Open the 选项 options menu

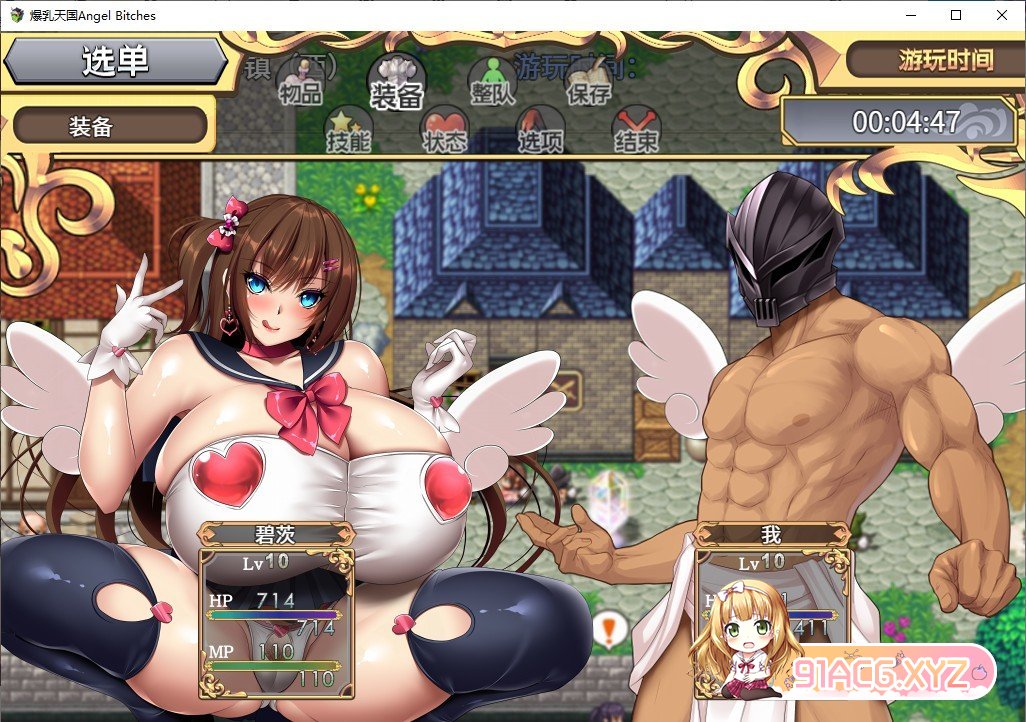(x=540, y=132)
